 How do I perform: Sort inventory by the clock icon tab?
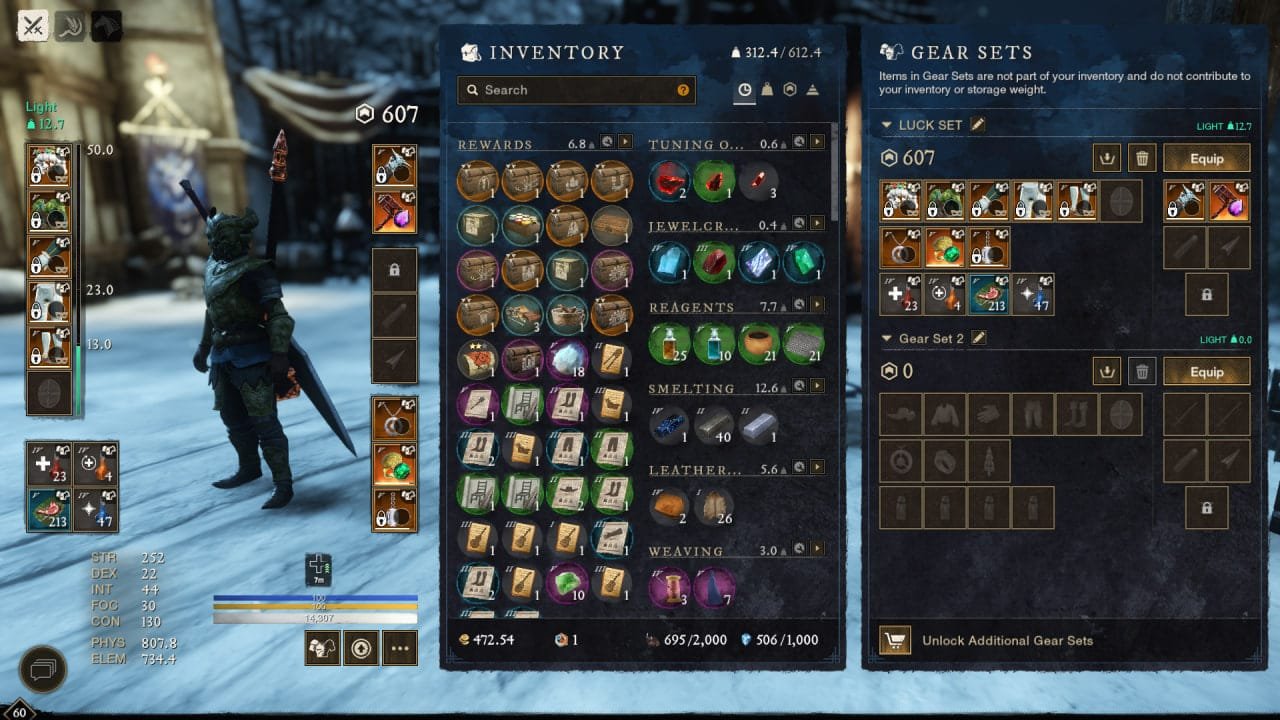(x=744, y=90)
